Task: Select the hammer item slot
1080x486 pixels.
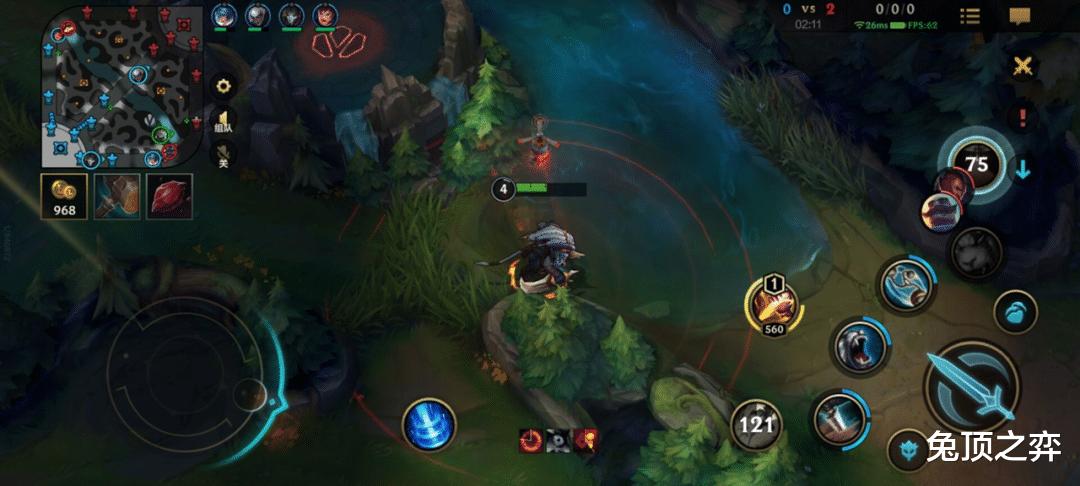Action: coord(117,196)
